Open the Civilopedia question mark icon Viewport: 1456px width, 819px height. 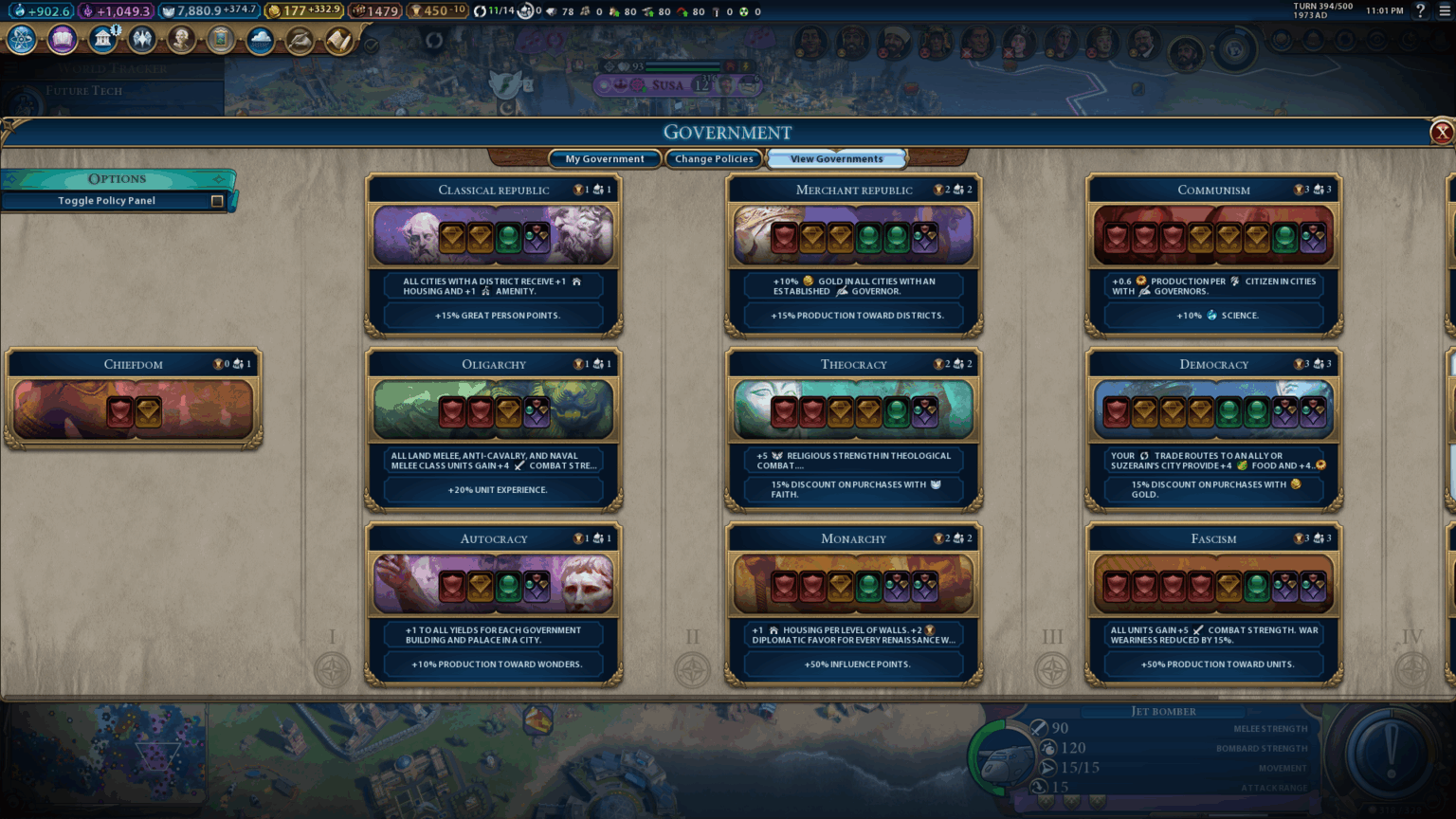[1420, 11]
